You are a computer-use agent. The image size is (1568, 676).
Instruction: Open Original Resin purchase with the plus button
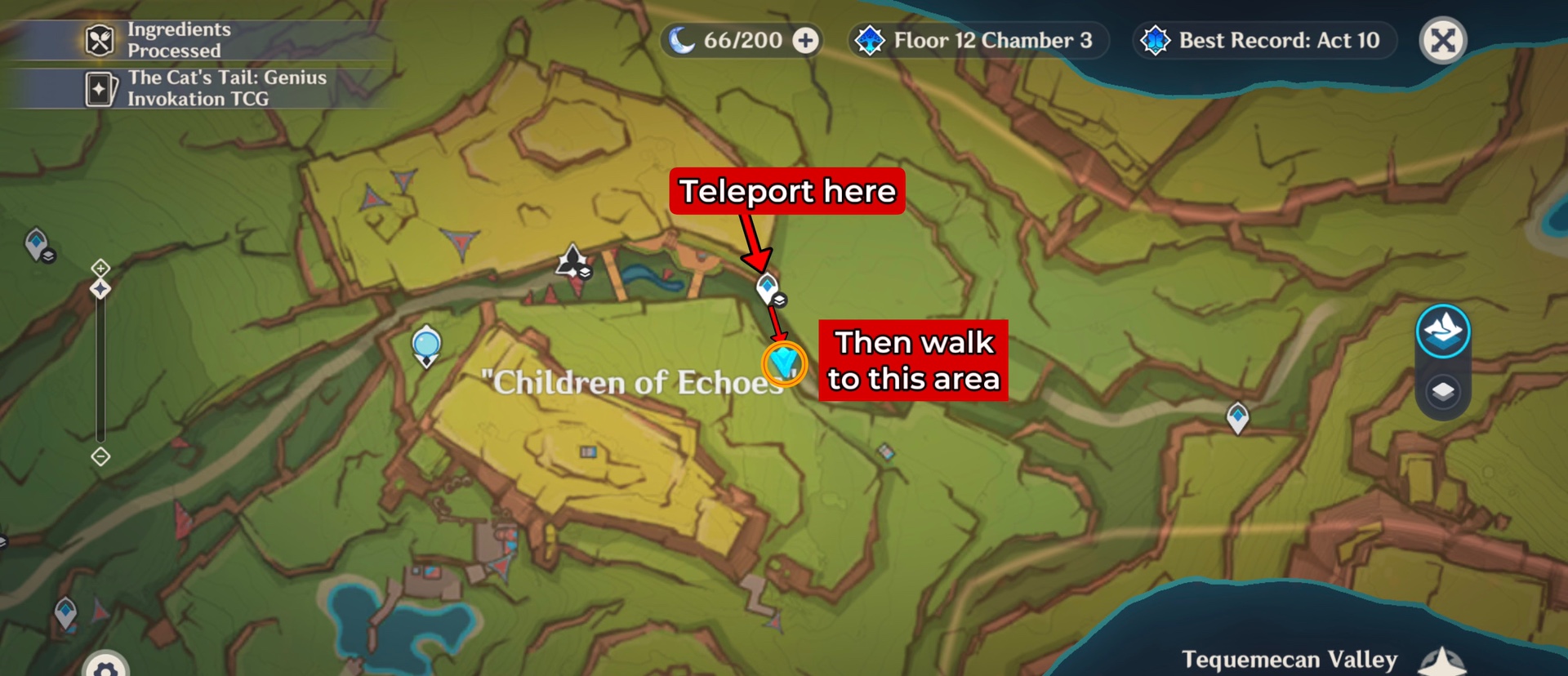click(803, 40)
